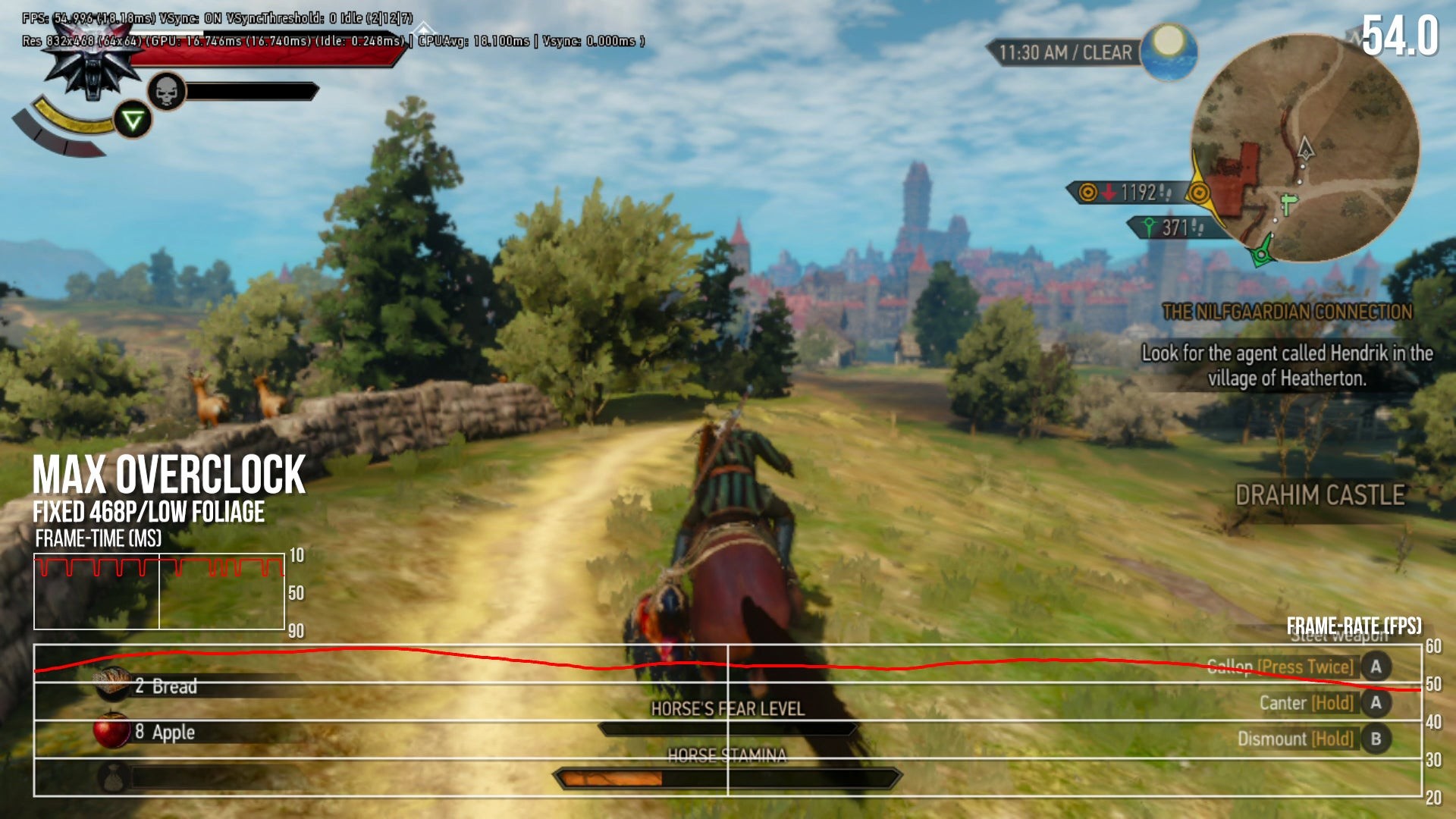The width and height of the screenshot is (1456, 819).
Task: Click the skull toxicity icon
Action: 166,93
